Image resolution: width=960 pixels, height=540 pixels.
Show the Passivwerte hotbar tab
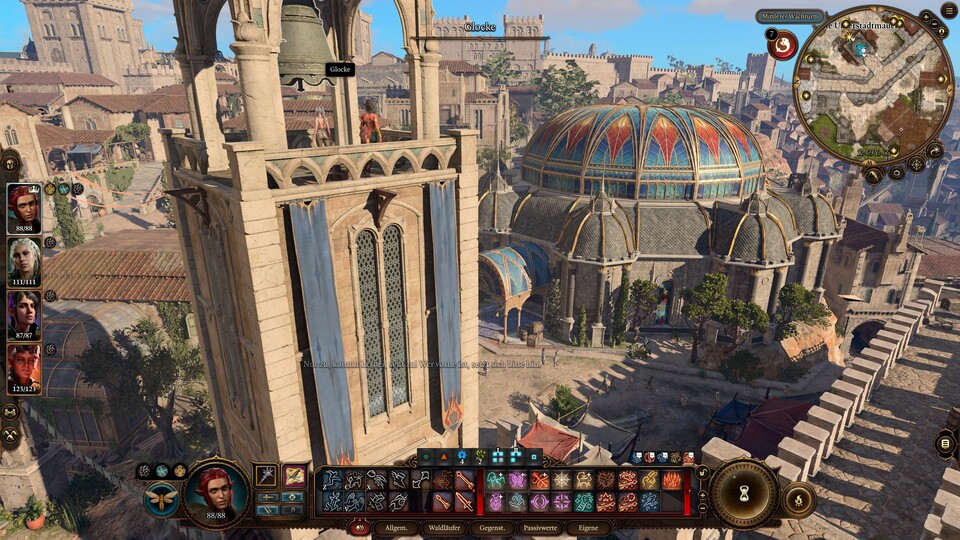click(x=540, y=527)
